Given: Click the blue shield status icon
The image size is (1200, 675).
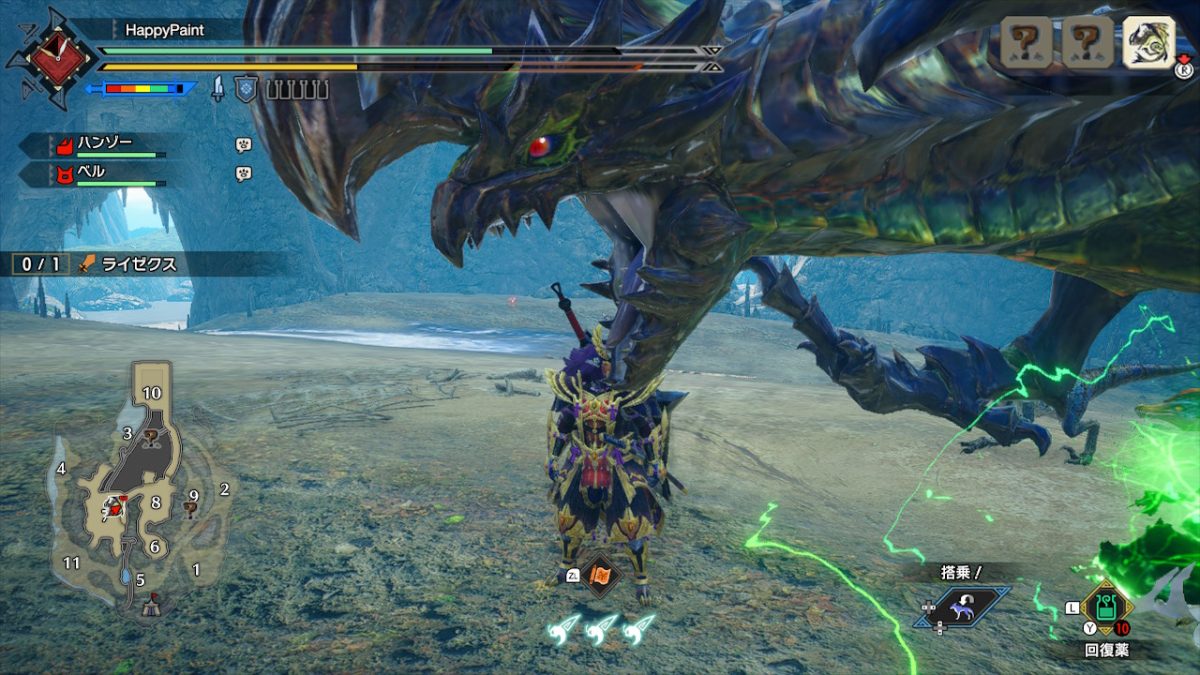Looking at the screenshot, I should coord(246,89).
